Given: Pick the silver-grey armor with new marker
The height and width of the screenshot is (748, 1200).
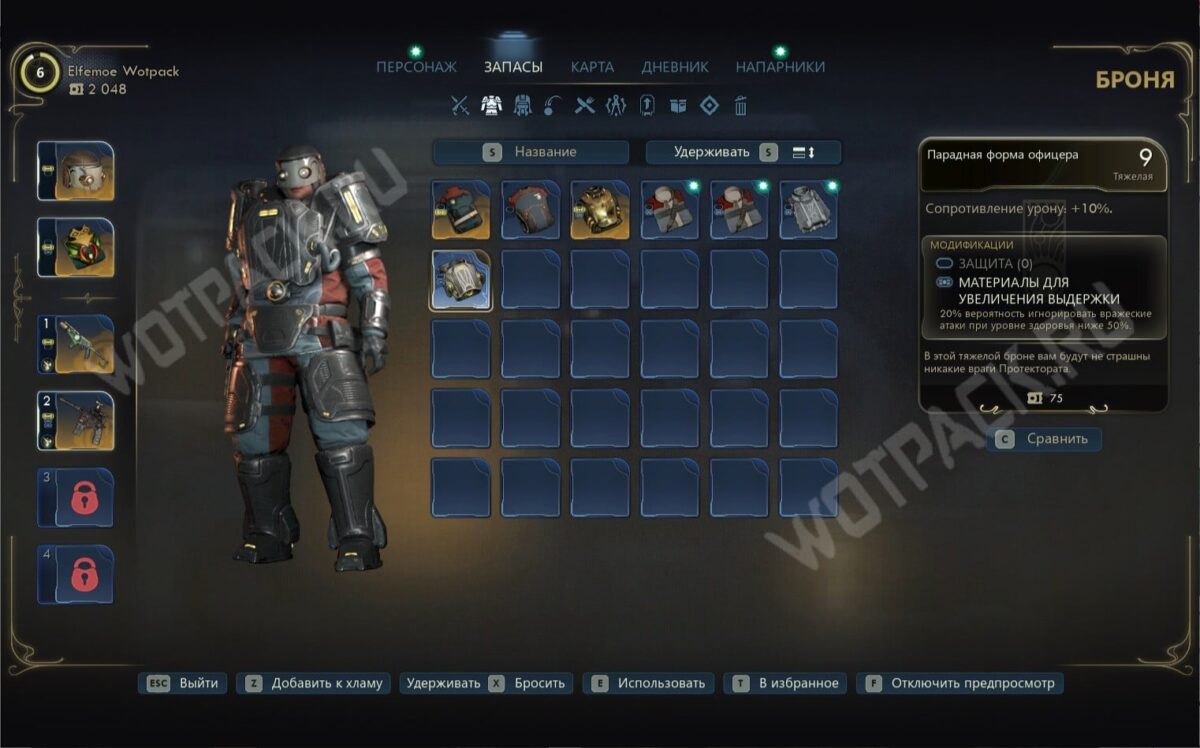Looking at the screenshot, I should coord(808,210).
